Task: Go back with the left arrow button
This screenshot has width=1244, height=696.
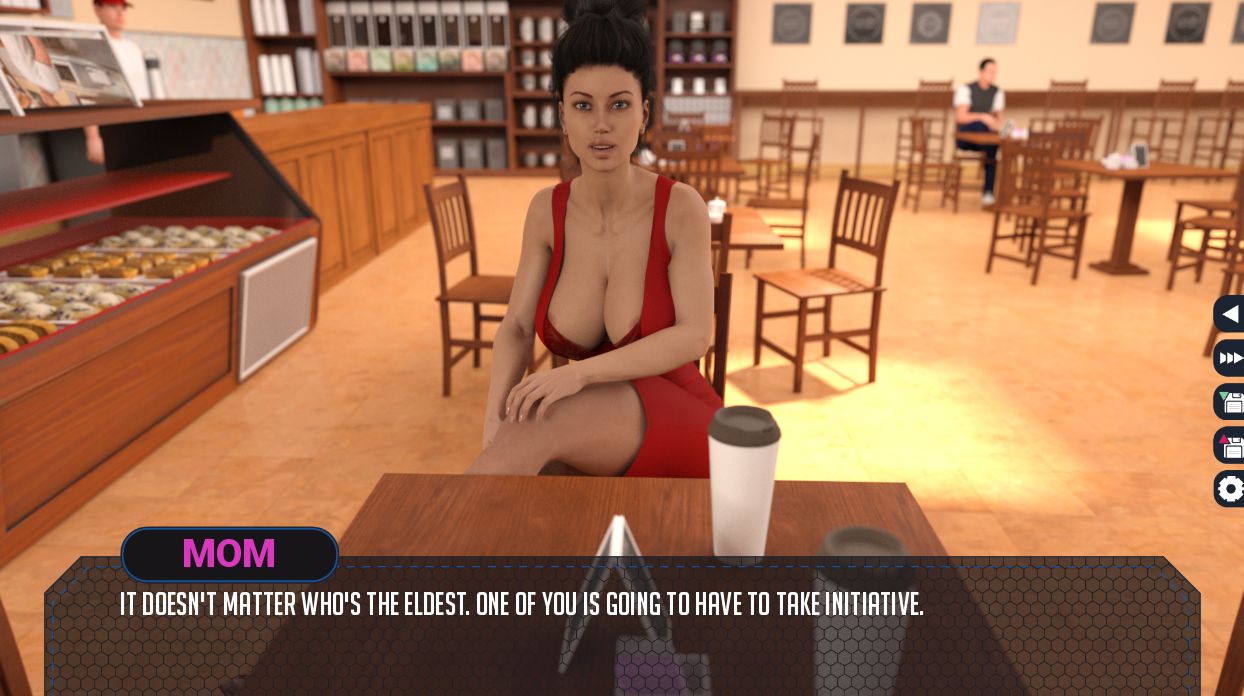Action: pyautogui.click(x=1230, y=314)
